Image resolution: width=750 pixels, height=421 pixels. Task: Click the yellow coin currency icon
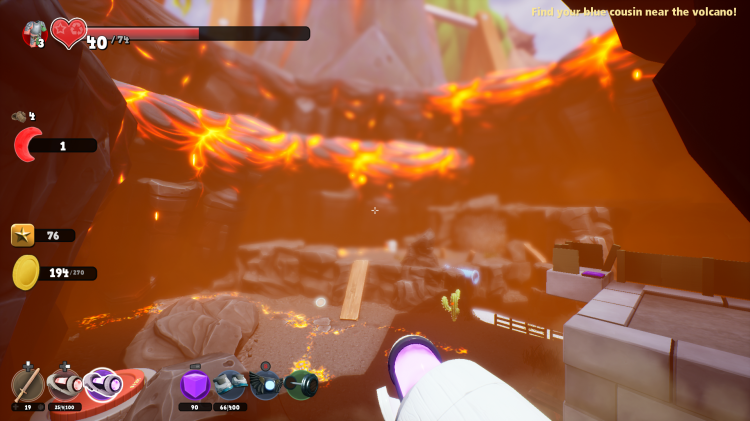click(26, 272)
